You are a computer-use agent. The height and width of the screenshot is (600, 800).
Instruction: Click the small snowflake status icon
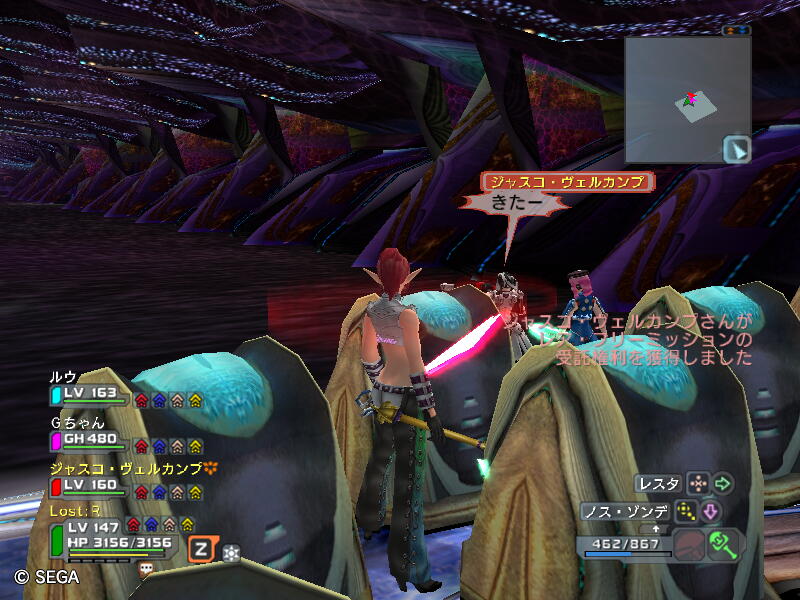230,551
